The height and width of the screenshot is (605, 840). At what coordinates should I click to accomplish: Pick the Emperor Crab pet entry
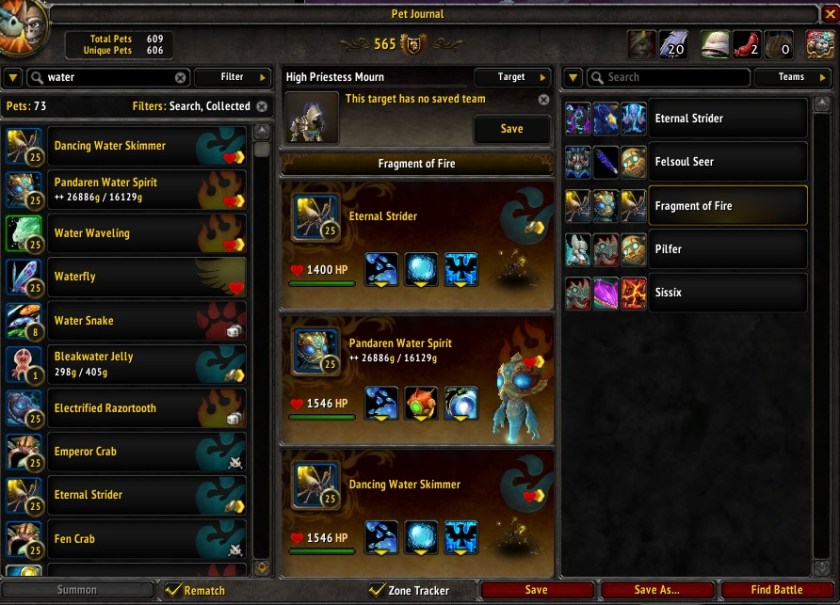tap(125, 452)
